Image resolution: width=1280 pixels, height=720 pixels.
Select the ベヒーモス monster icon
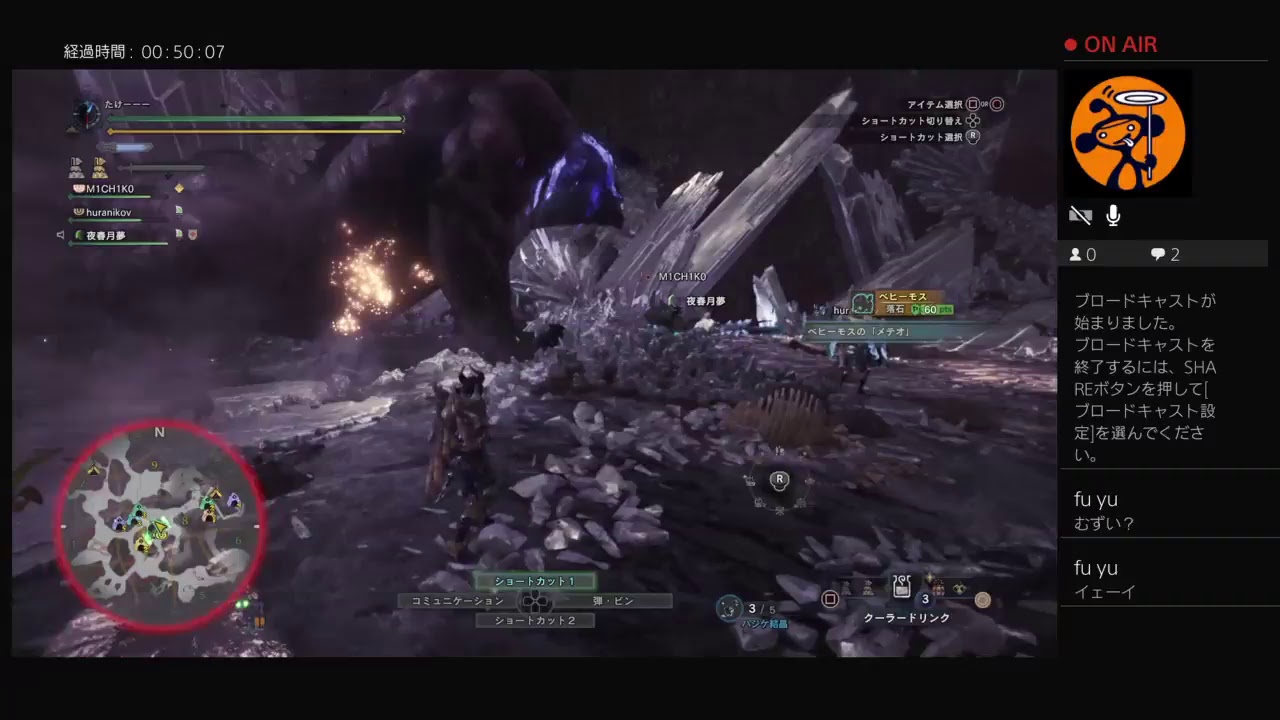[x=863, y=302]
